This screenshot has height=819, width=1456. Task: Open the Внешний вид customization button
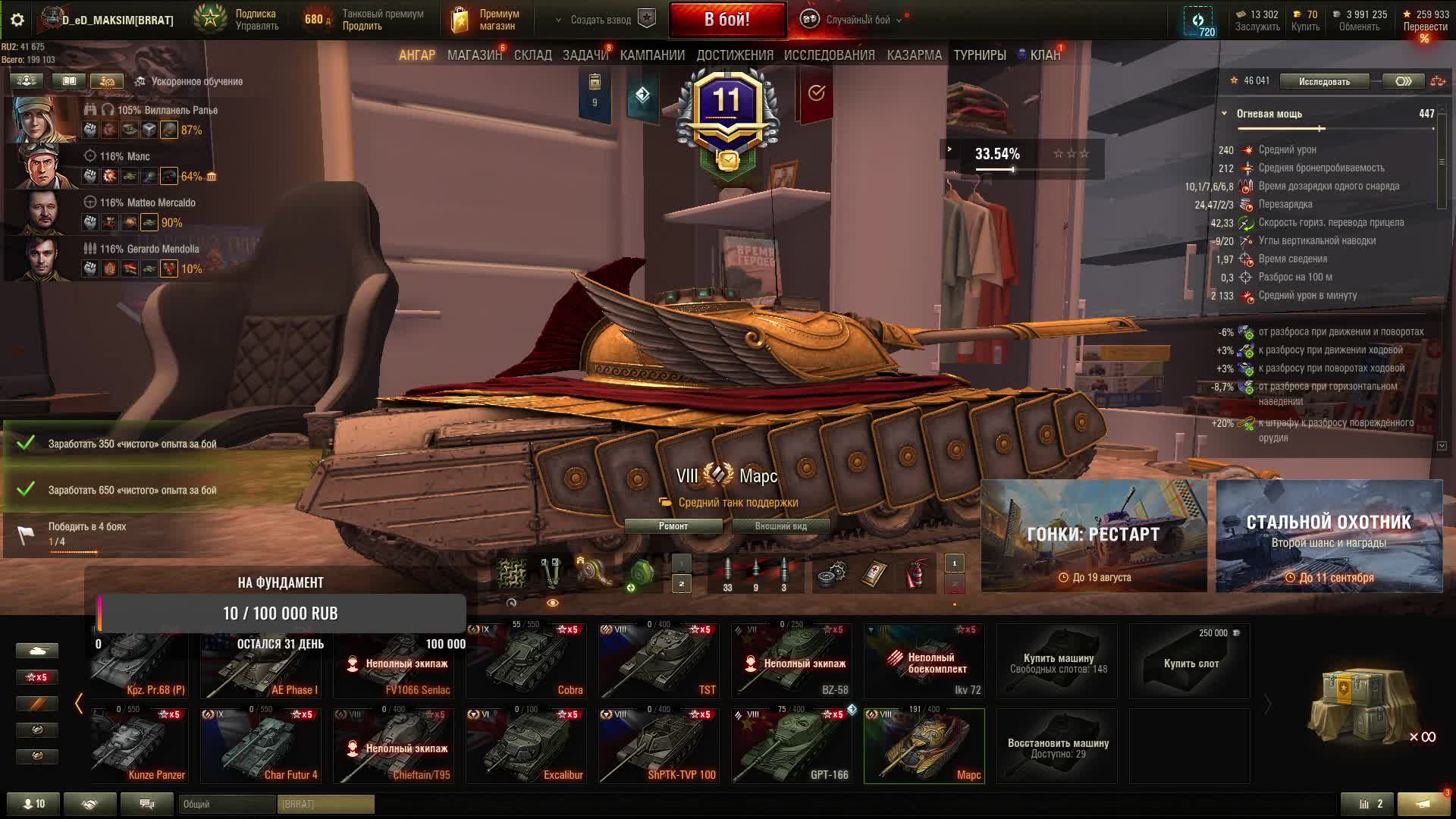(780, 526)
